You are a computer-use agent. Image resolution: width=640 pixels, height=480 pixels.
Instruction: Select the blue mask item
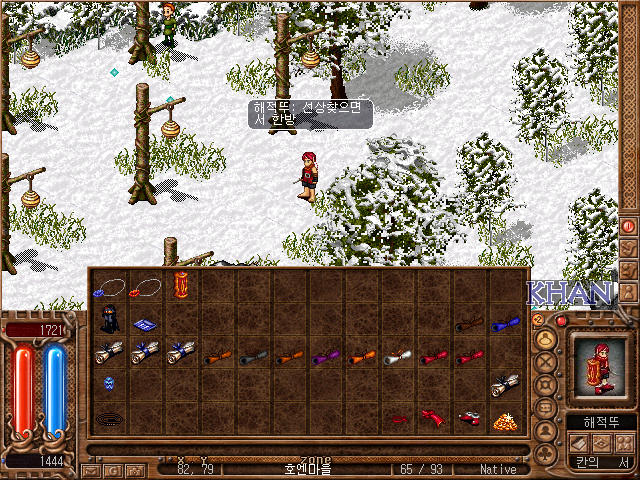click(109, 383)
